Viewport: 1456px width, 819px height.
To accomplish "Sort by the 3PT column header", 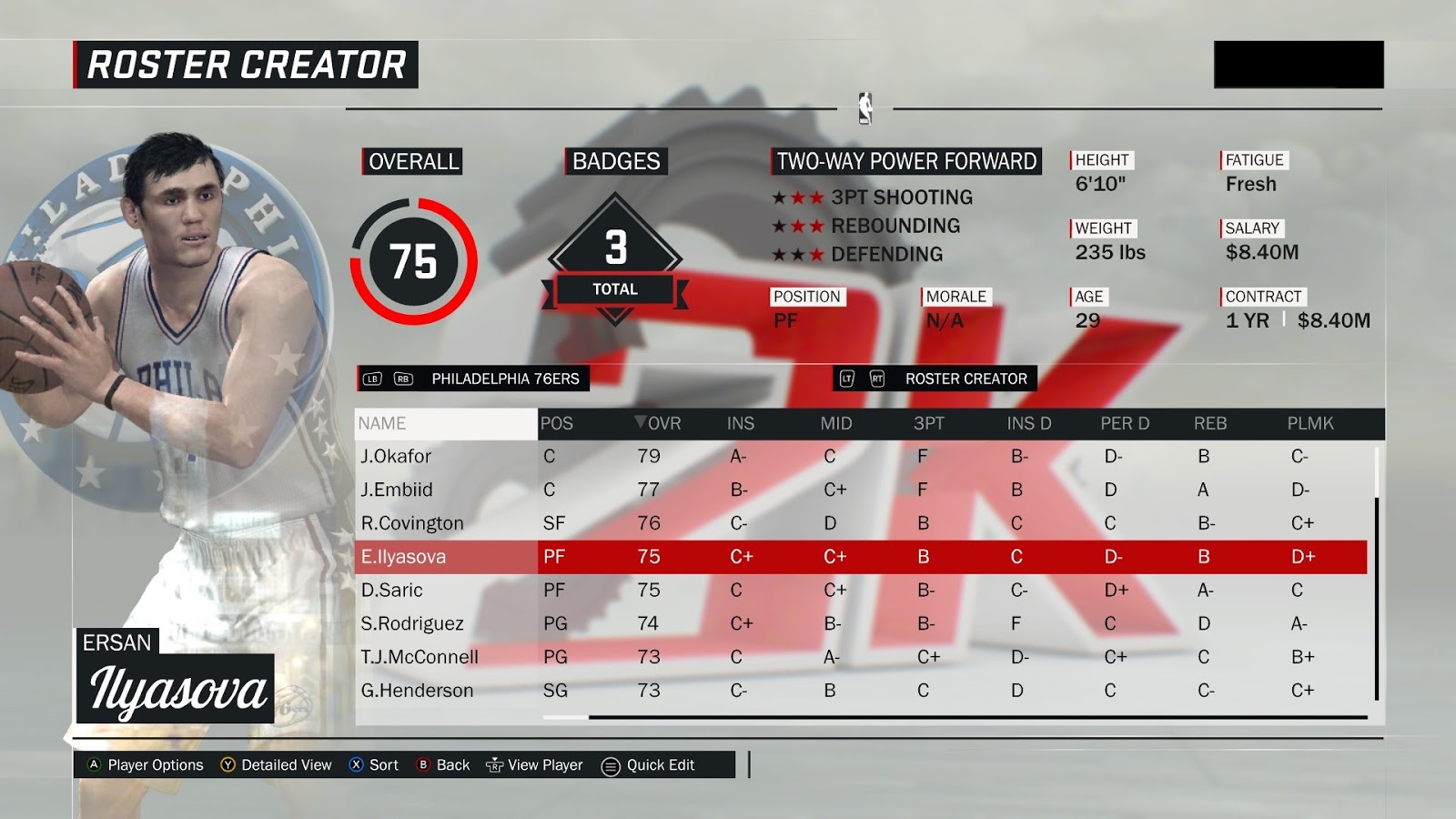I will (929, 423).
